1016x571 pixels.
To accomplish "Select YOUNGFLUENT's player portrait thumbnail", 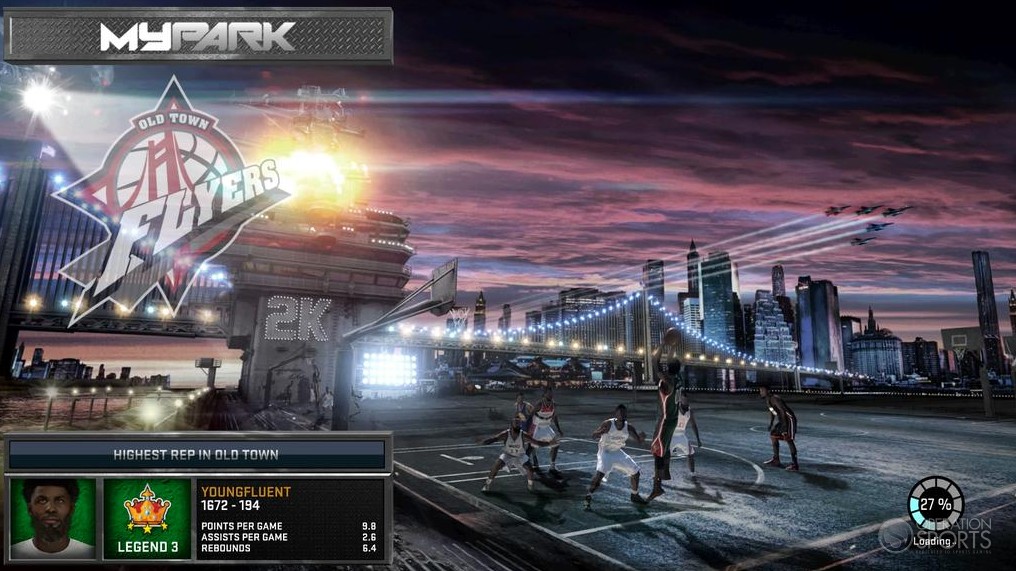I will 53,518.
